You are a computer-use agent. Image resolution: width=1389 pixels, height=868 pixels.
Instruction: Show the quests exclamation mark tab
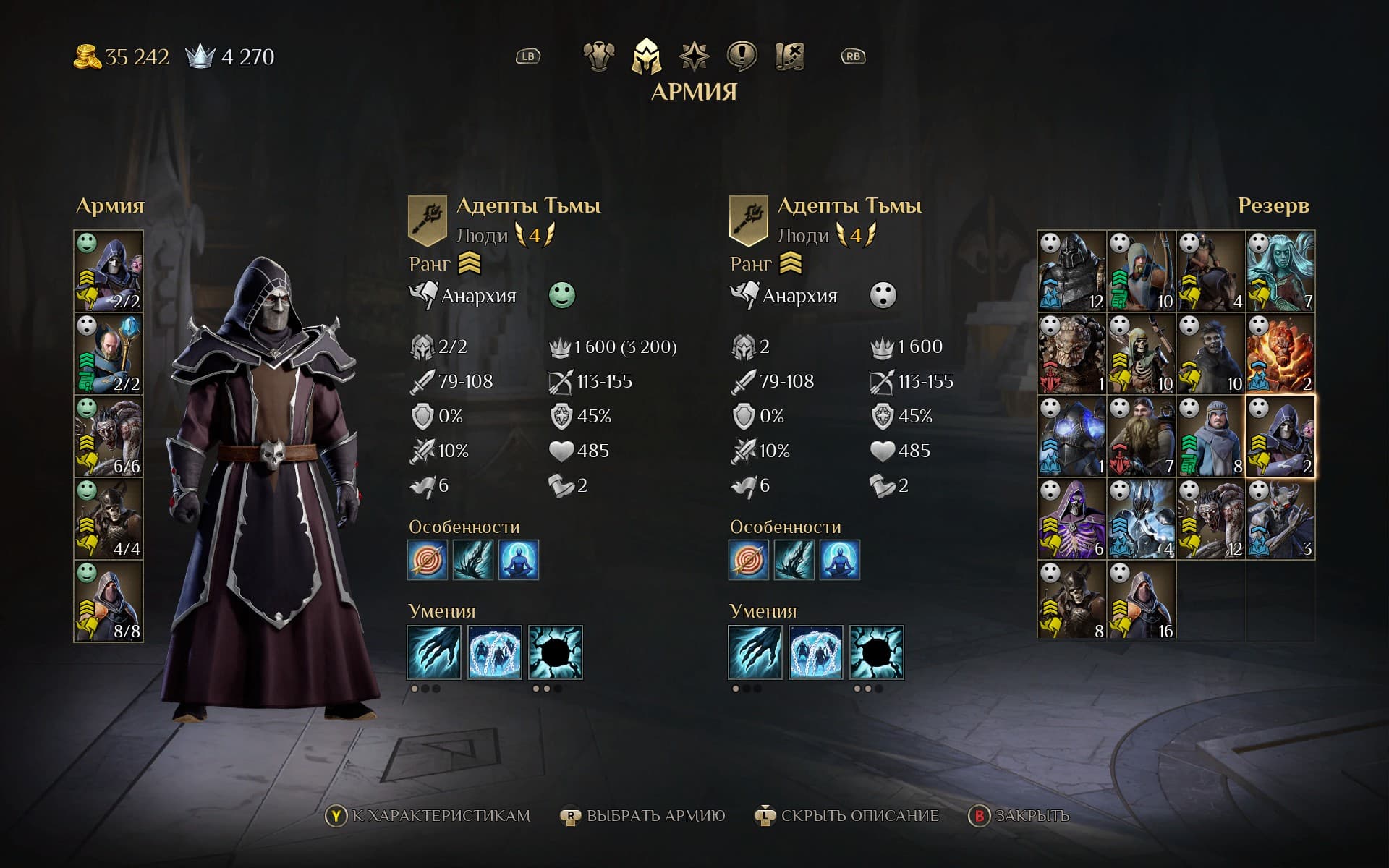pos(742,56)
